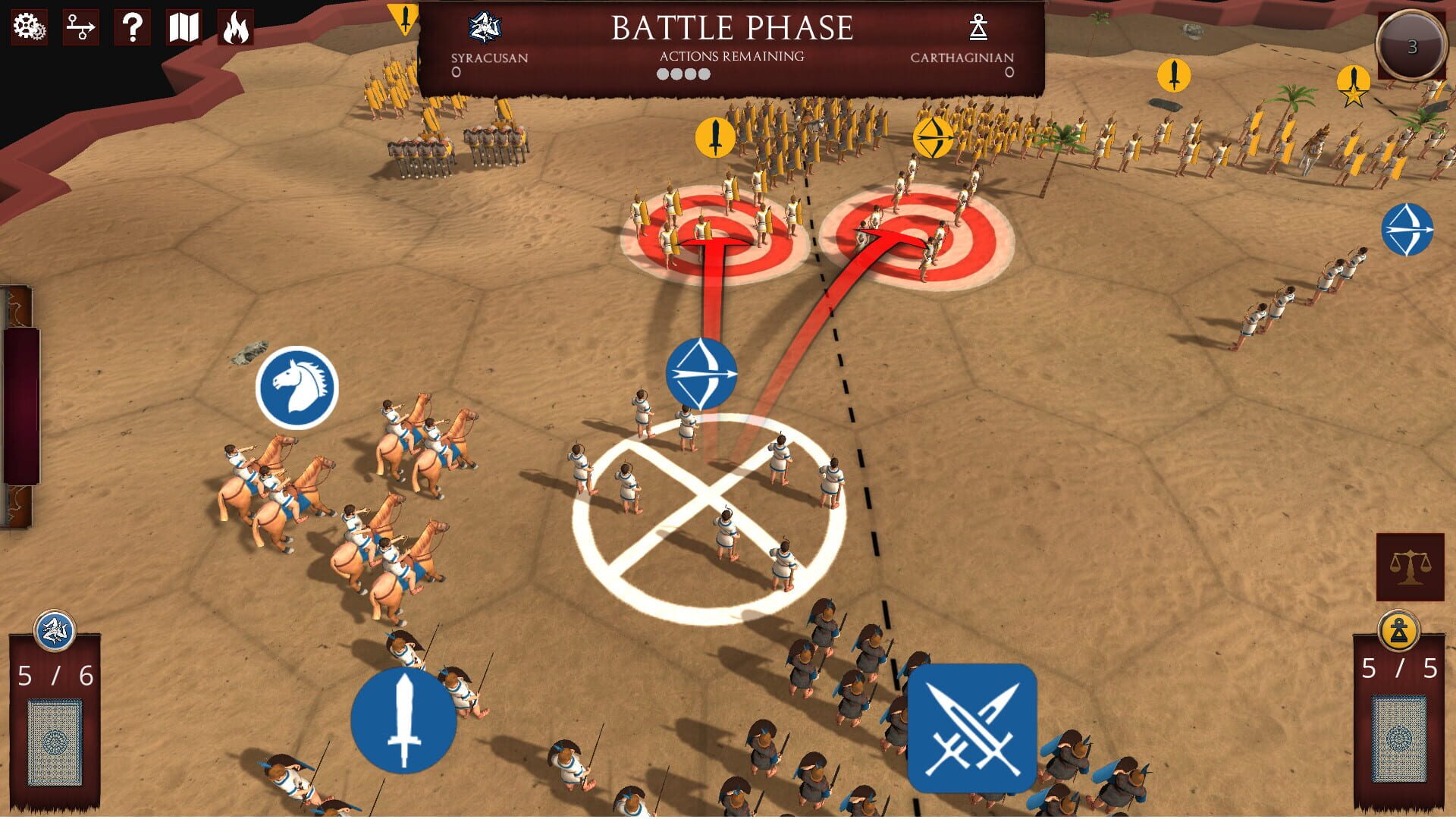Open help with the question mark icon

pyautogui.click(x=132, y=29)
